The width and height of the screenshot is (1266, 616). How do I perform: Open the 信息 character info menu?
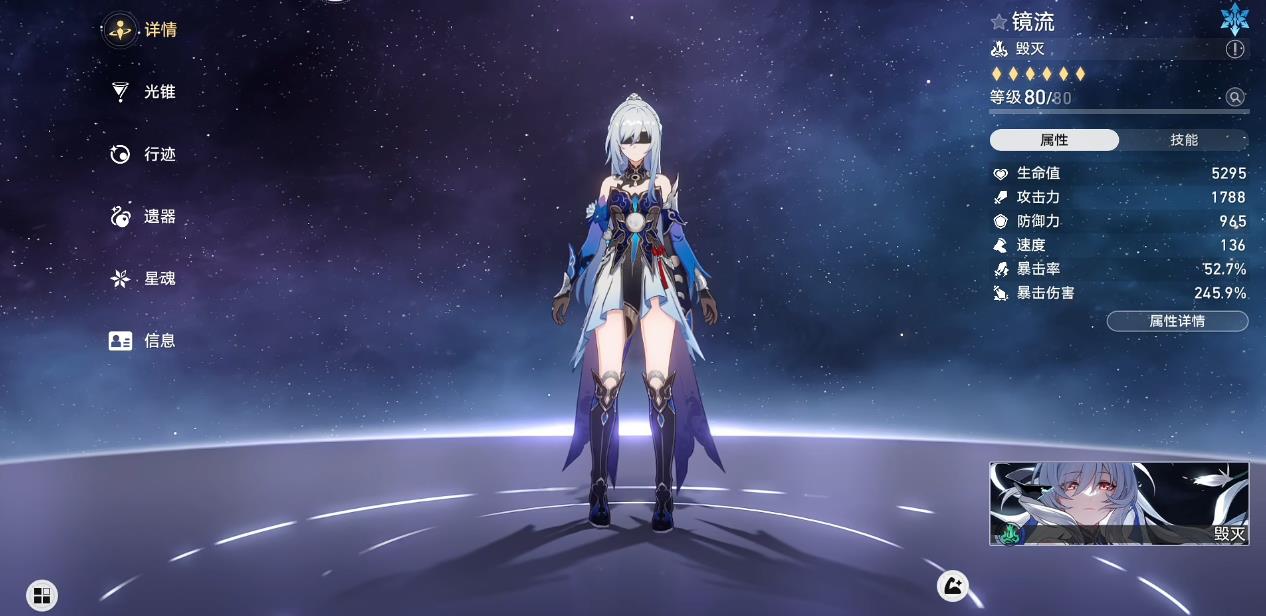tap(142, 341)
